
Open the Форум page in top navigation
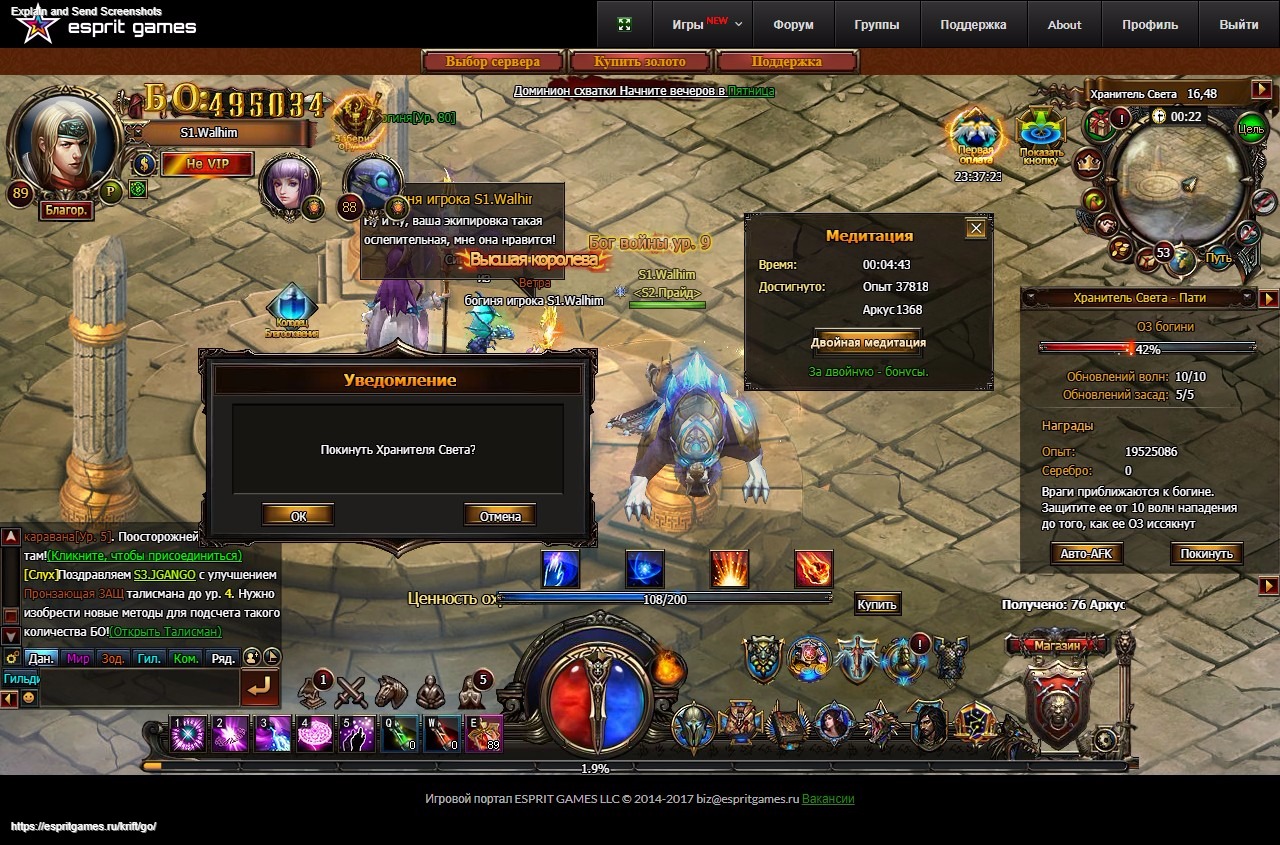click(x=793, y=24)
